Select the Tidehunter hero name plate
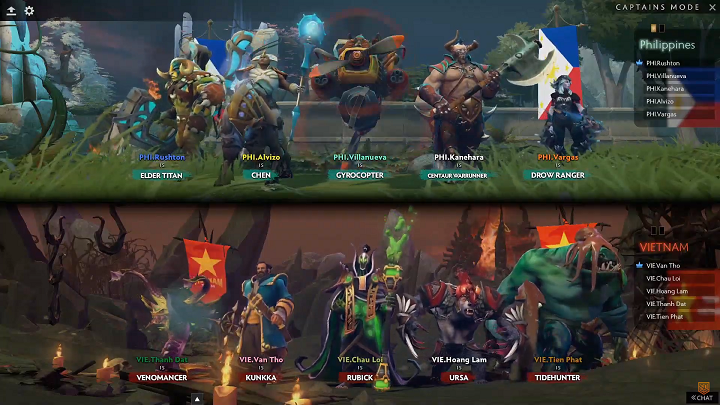Screen dimensions: 720x405 click(x=558, y=378)
